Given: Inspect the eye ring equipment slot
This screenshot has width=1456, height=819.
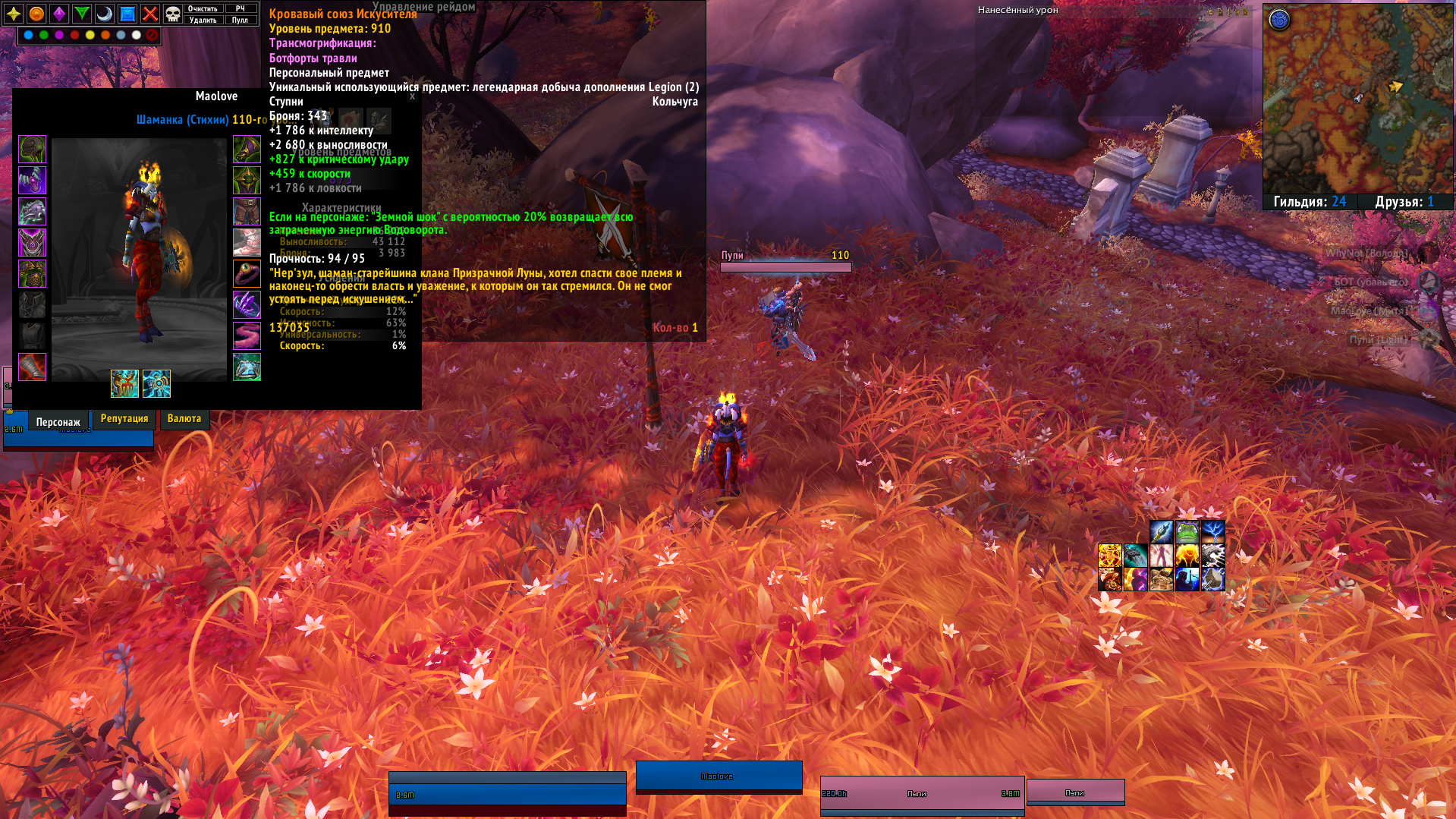Looking at the screenshot, I should pos(247,274).
